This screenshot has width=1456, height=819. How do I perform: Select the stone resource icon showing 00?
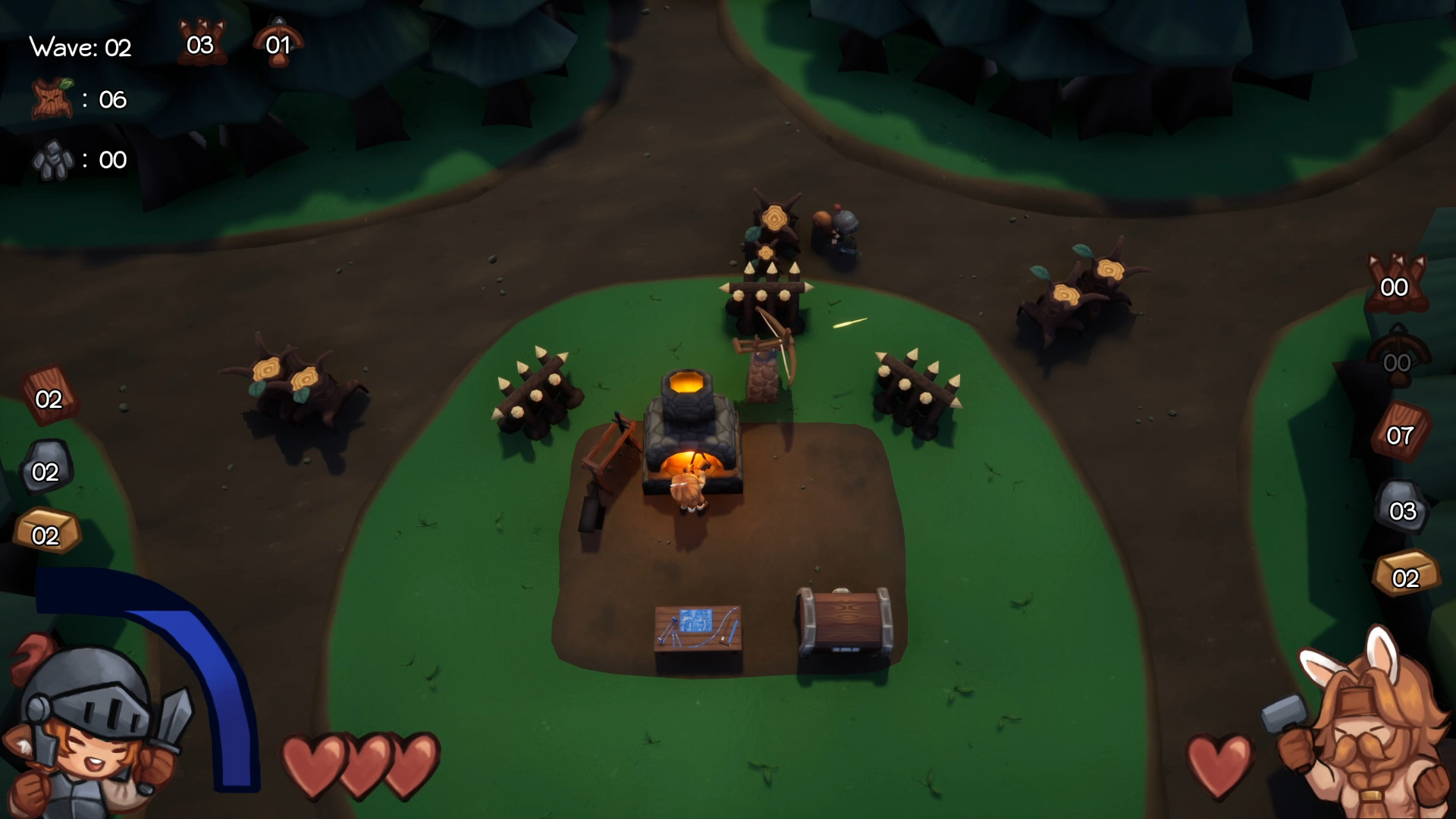pos(53,159)
